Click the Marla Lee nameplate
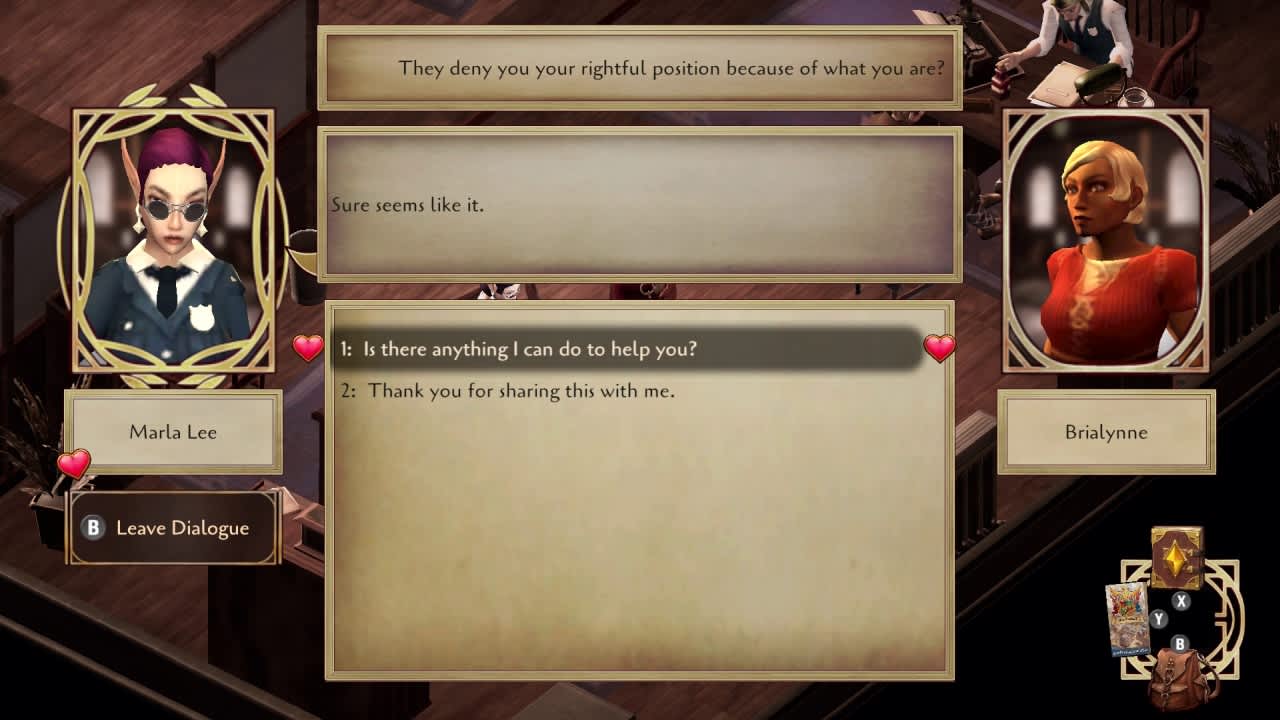Screen dimensions: 1280x720 [x=172, y=432]
